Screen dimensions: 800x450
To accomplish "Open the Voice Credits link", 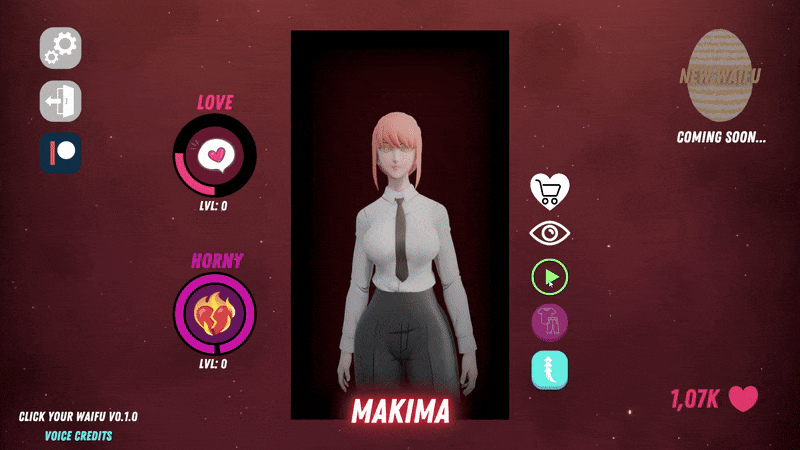I will click(x=78, y=436).
